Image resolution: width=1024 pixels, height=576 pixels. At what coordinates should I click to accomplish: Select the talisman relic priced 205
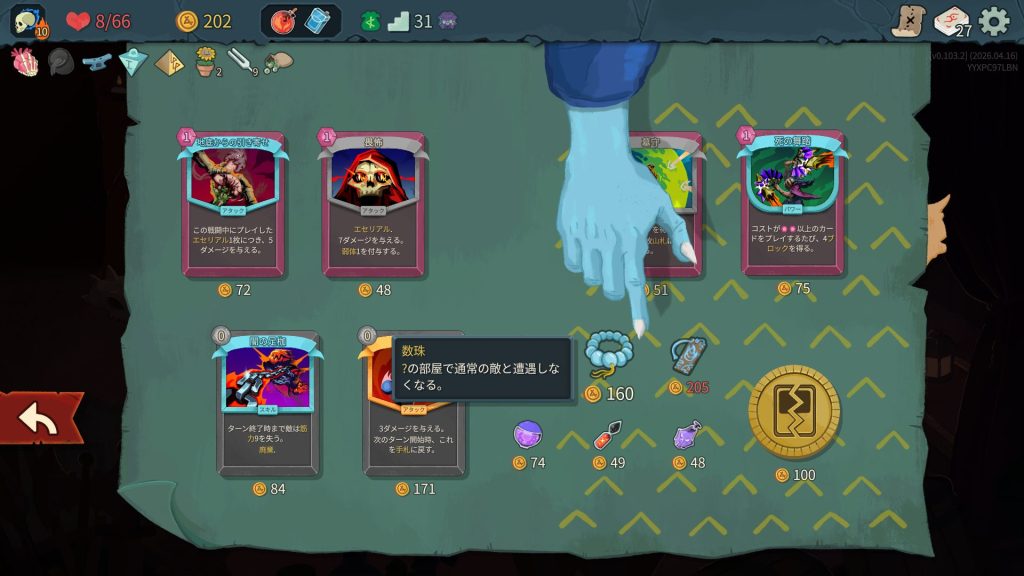(x=688, y=356)
